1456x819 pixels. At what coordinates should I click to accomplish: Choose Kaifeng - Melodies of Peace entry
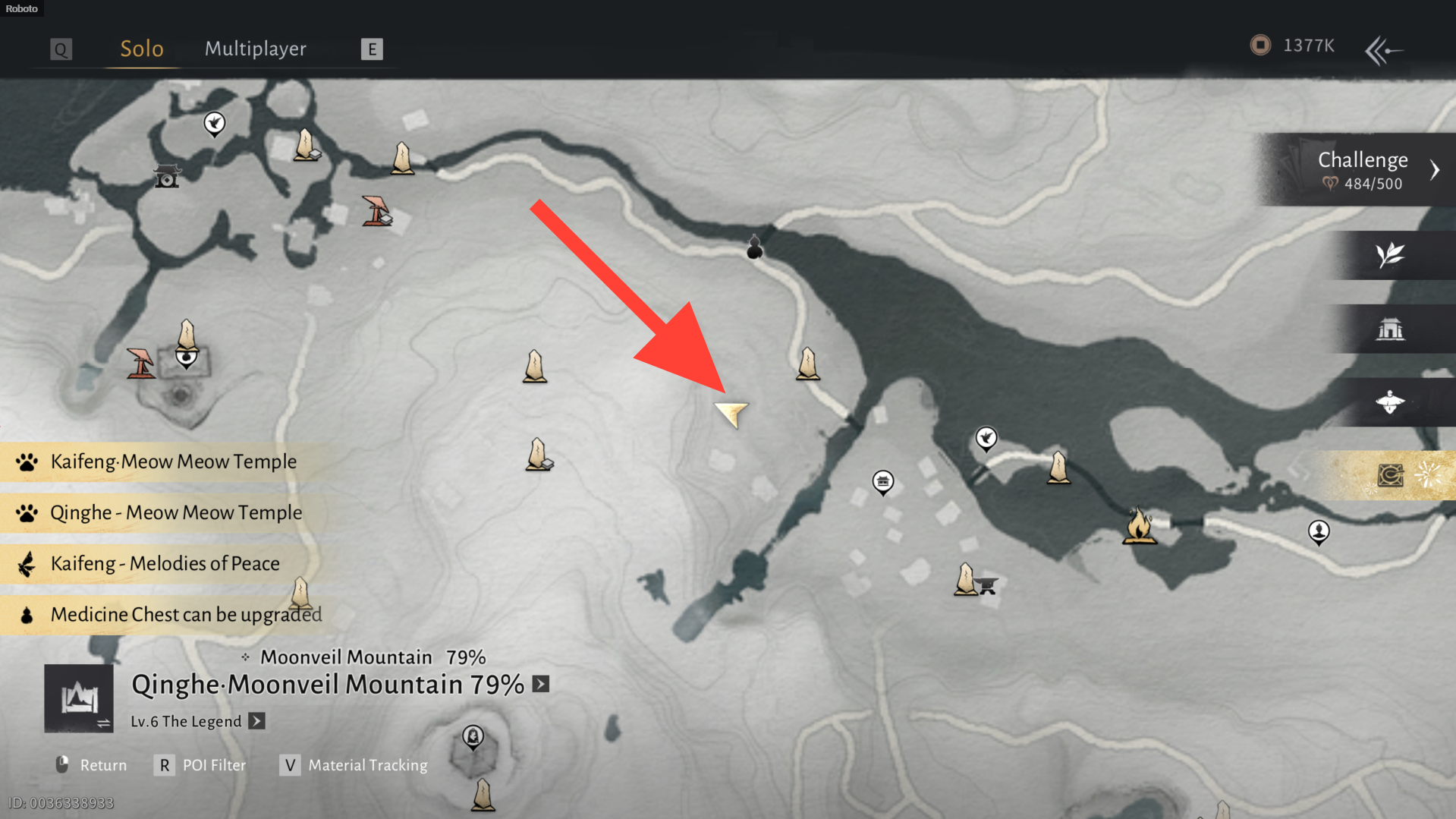165,563
